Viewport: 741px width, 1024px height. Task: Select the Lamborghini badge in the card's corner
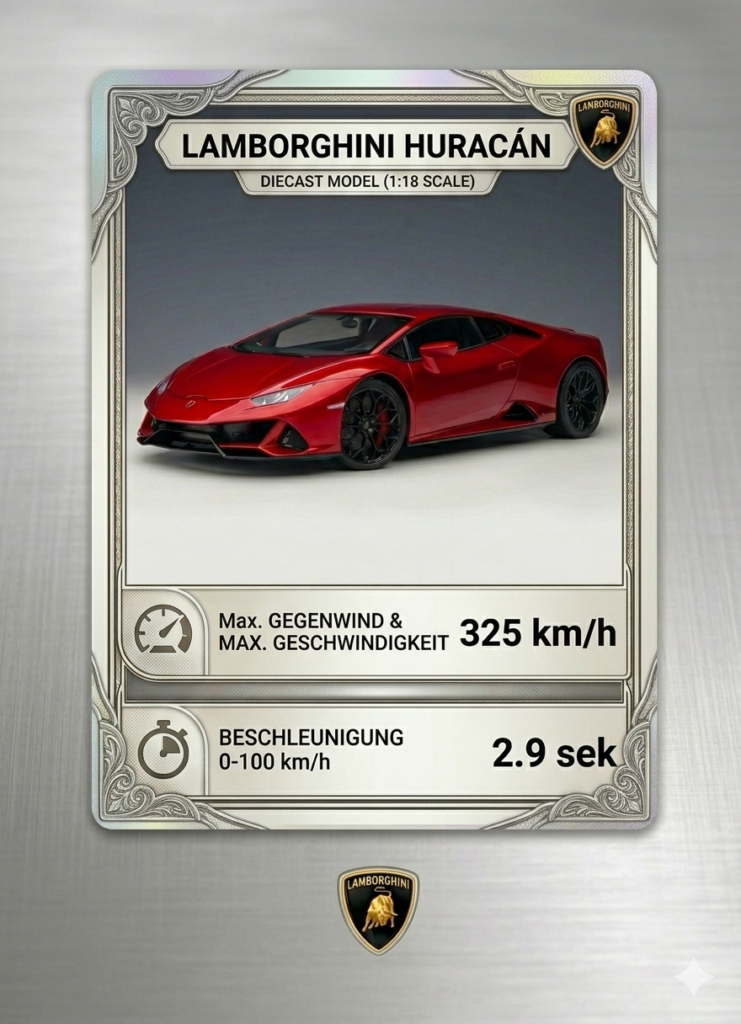(x=604, y=129)
